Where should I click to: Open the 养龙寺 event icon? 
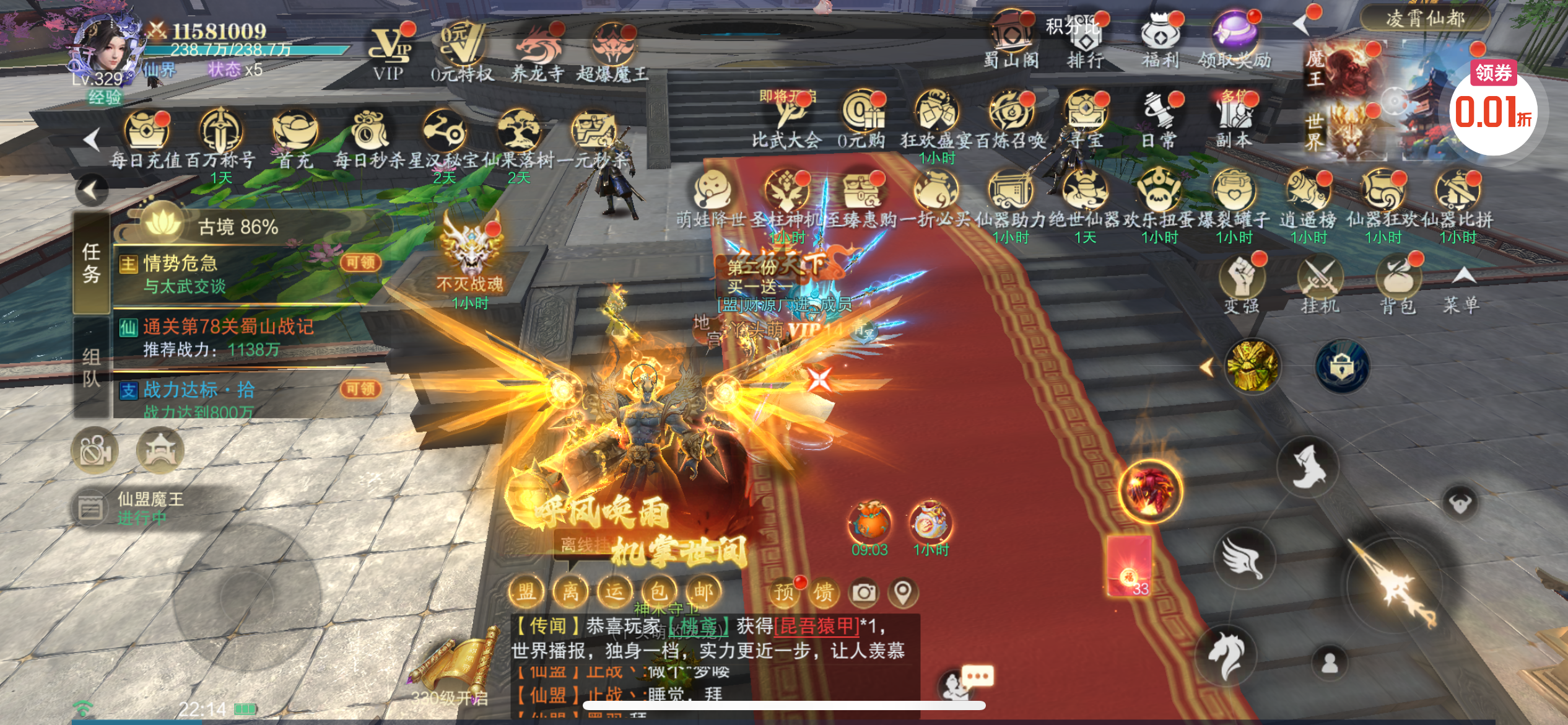point(537,50)
